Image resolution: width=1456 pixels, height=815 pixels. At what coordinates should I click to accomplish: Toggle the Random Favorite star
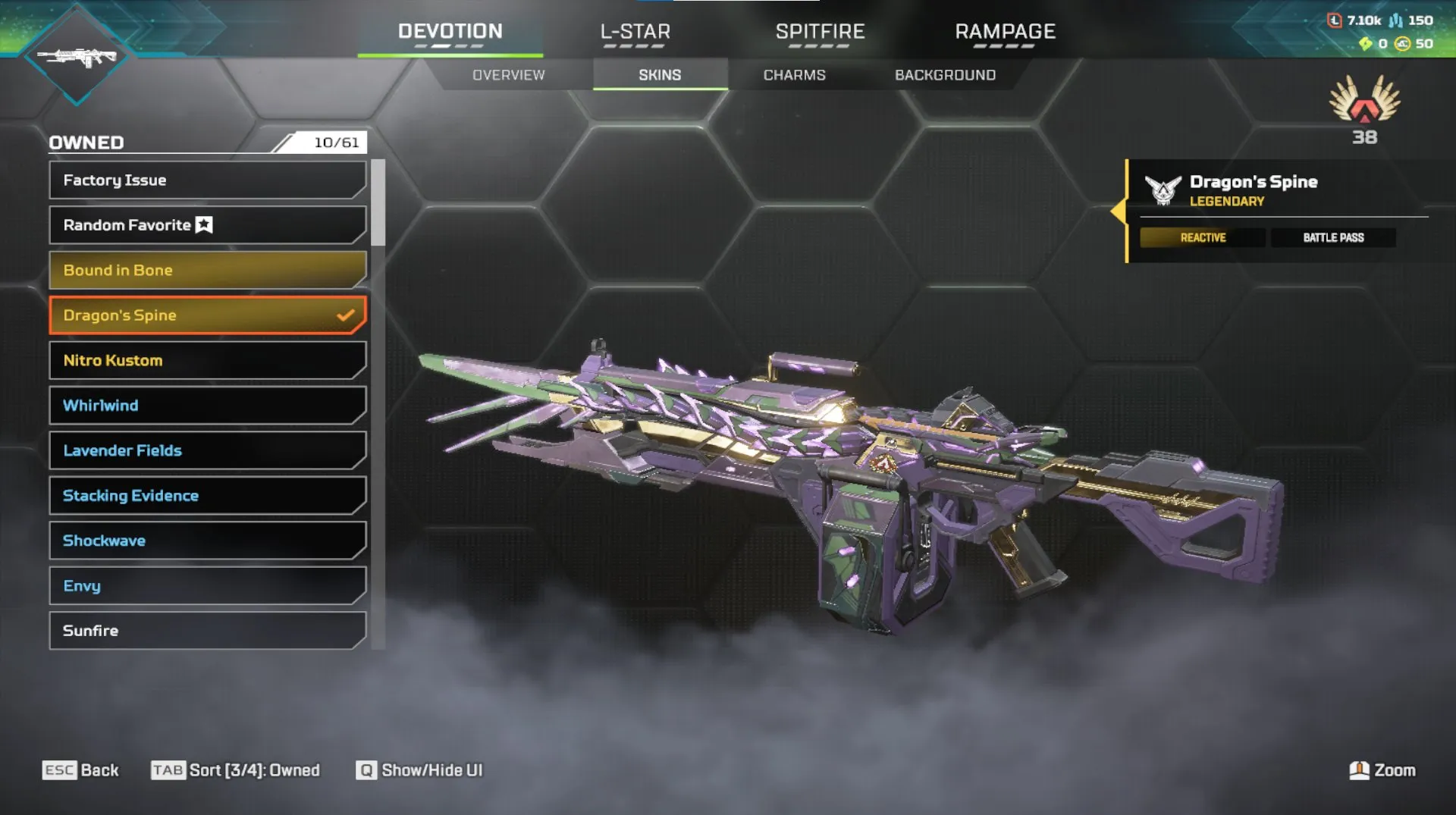tap(202, 224)
